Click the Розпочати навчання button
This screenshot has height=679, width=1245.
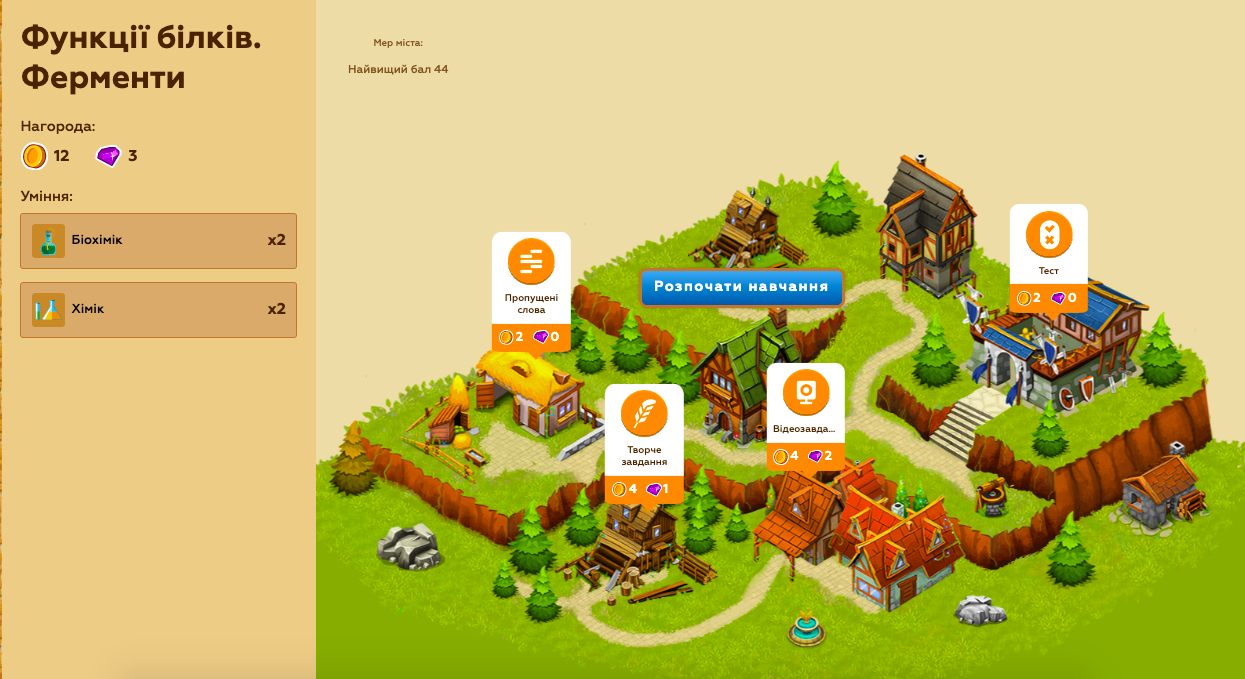pyautogui.click(x=741, y=287)
